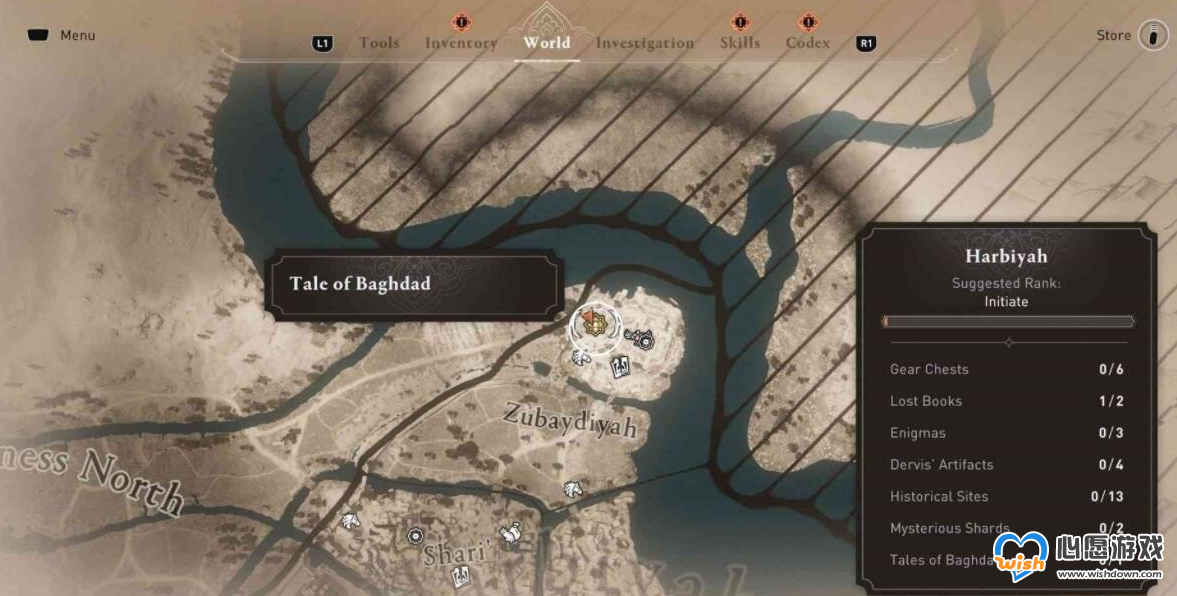Switch to the Tools tab
The height and width of the screenshot is (596, 1177).
[x=379, y=43]
